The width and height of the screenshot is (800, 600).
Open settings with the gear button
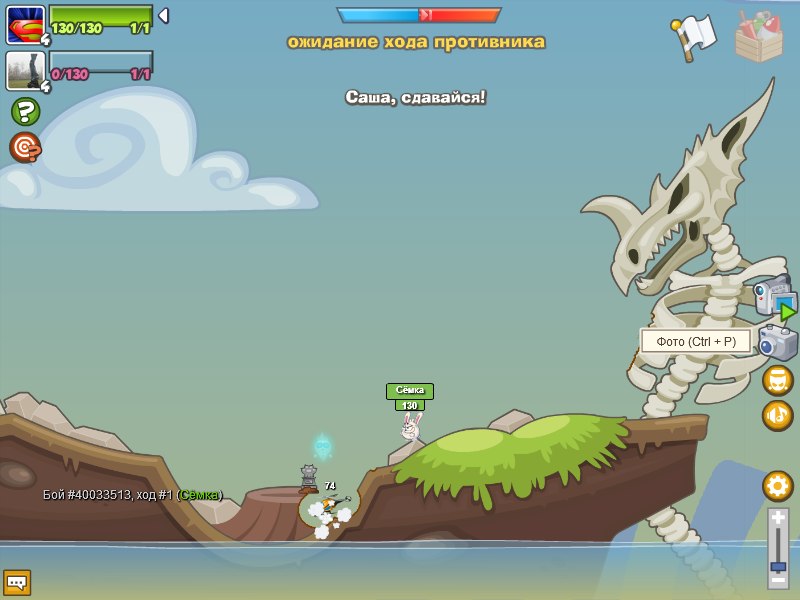(x=777, y=486)
